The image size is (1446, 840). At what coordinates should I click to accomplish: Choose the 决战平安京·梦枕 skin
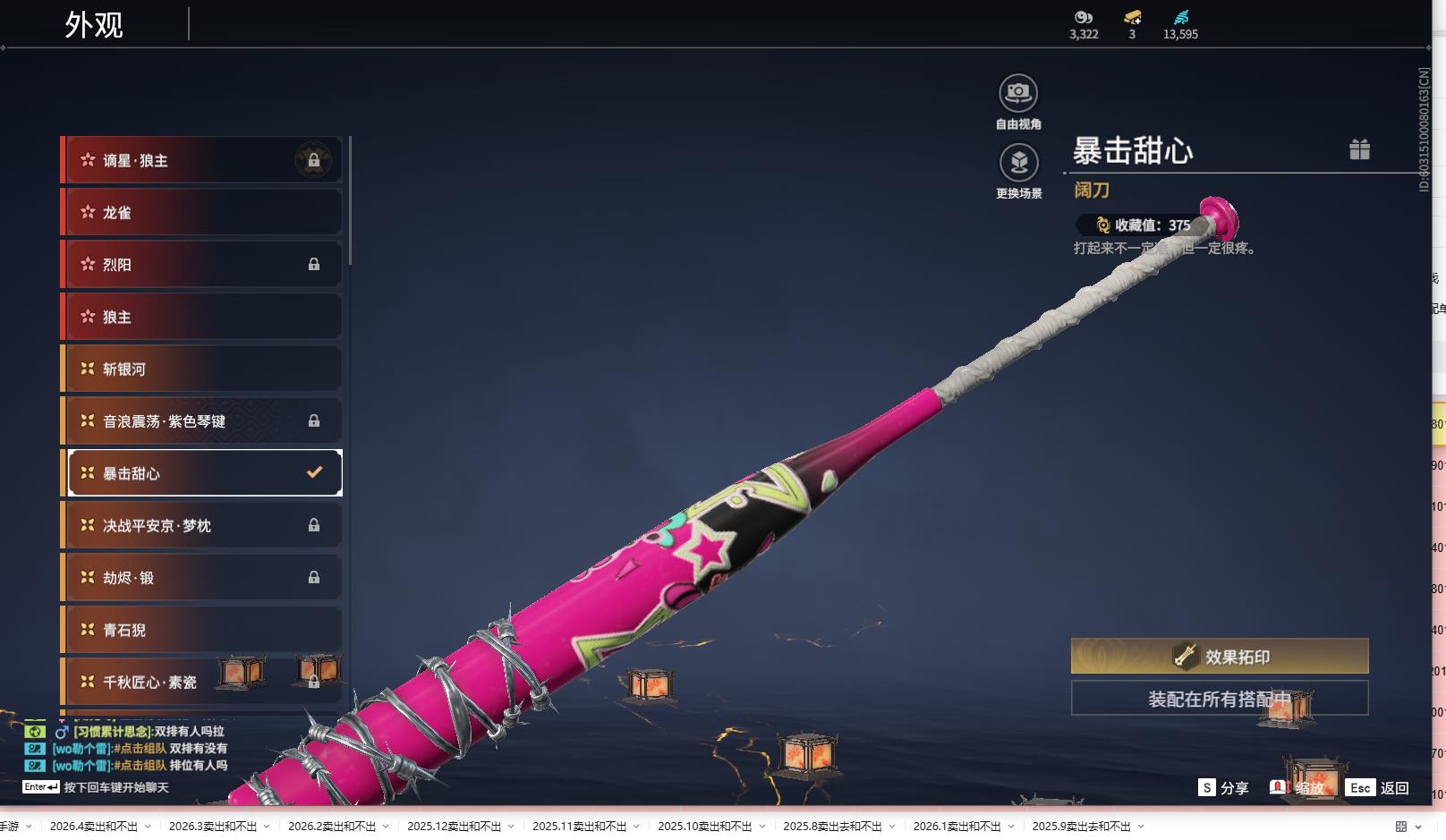click(x=202, y=526)
